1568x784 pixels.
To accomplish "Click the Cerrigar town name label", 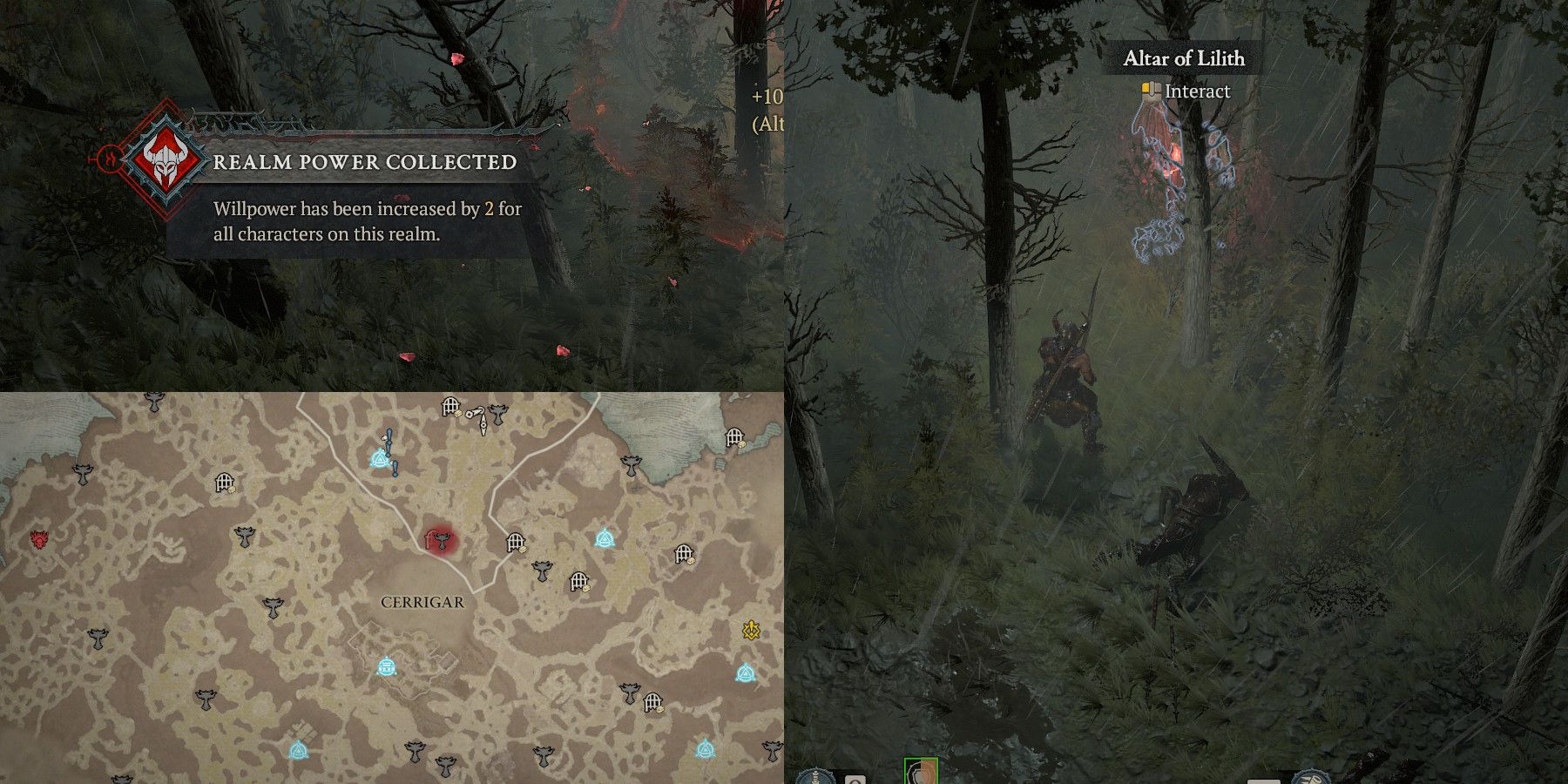I will tap(422, 601).
